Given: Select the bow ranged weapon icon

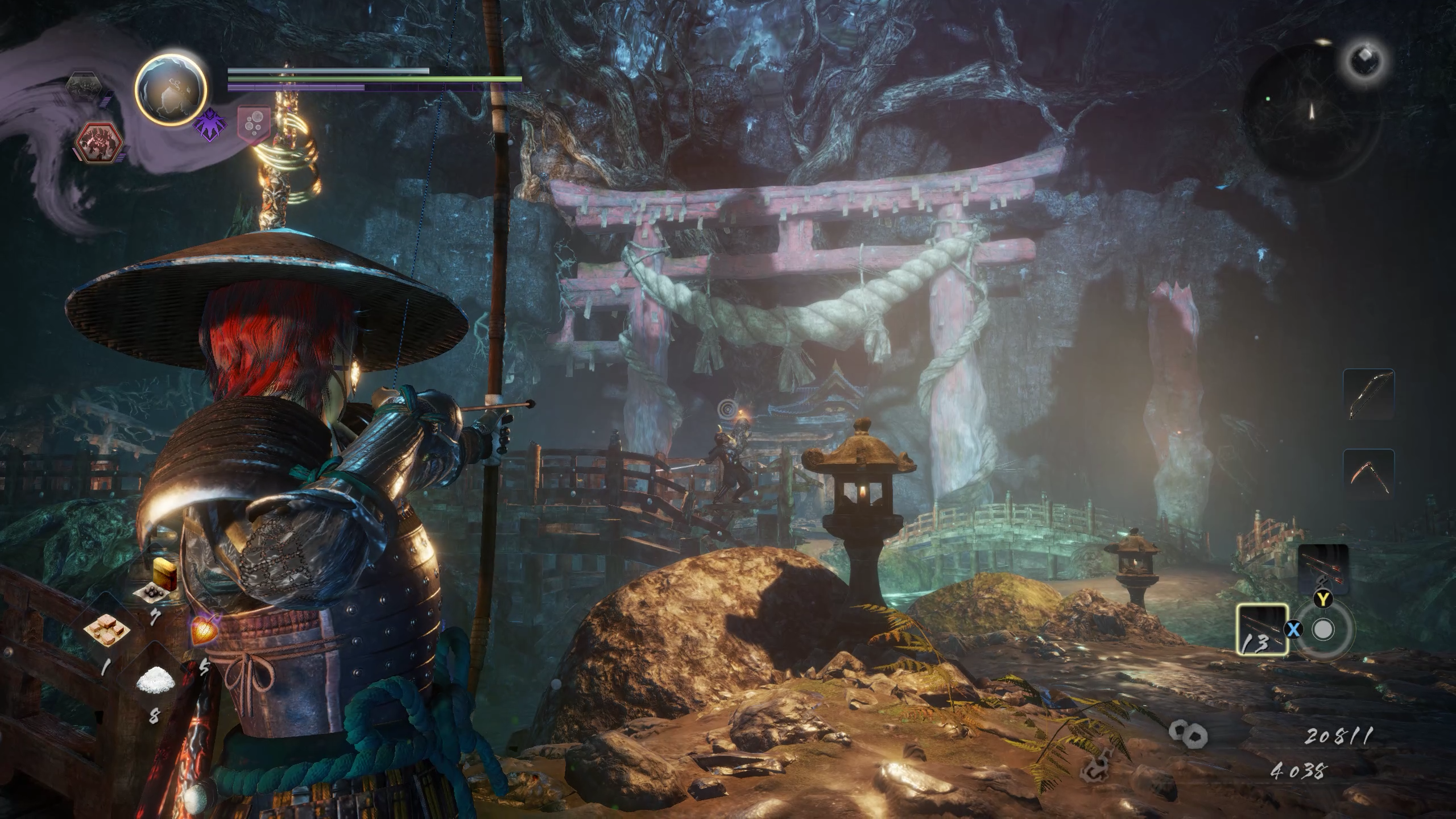Looking at the screenshot, I should [1369, 394].
